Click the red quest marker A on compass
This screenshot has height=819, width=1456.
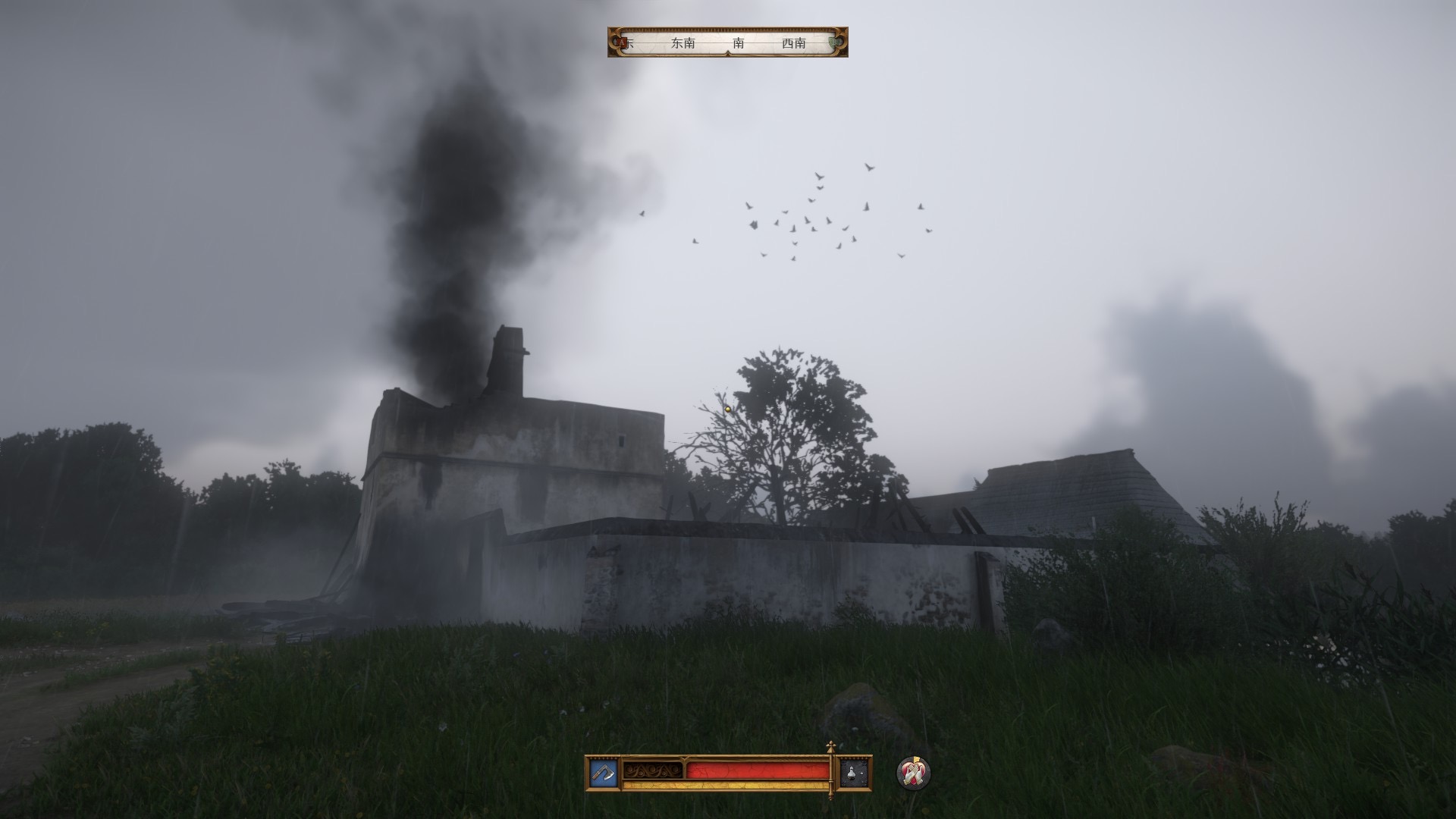(x=623, y=42)
